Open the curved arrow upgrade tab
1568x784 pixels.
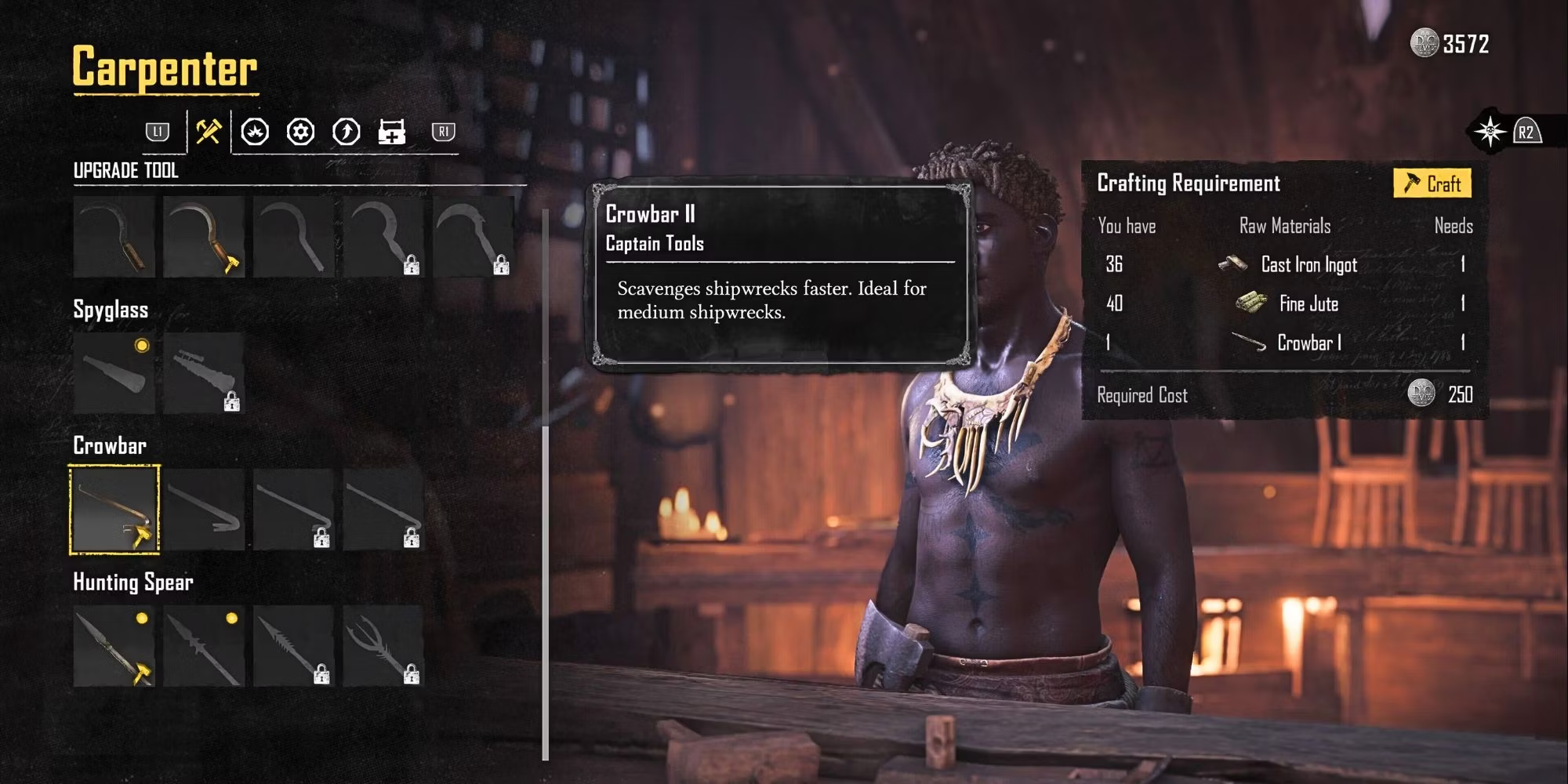coord(347,132)
